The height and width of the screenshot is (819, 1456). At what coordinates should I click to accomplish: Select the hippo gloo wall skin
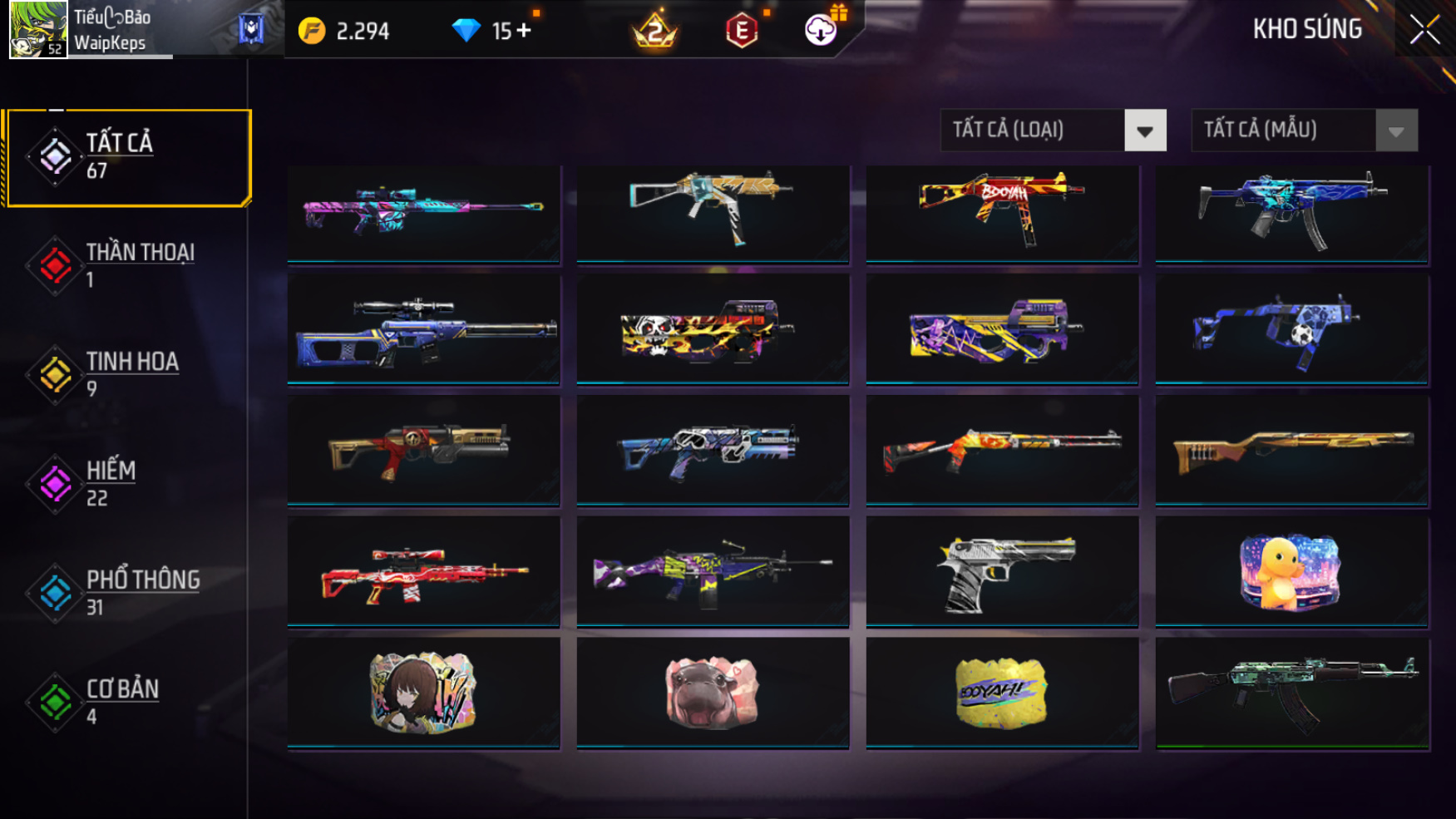(x=713, y=693)
